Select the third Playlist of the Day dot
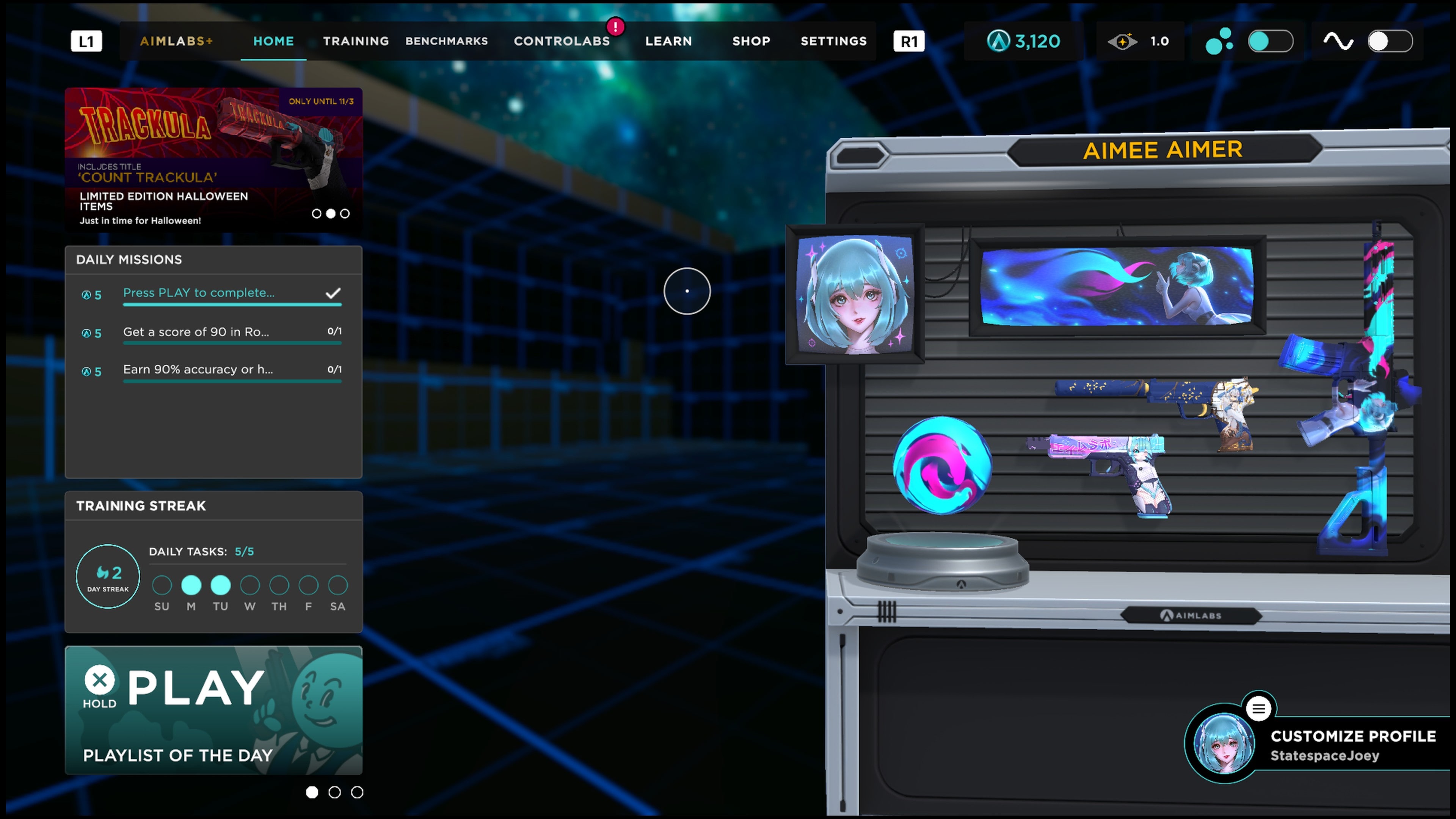 click(357, 792)
